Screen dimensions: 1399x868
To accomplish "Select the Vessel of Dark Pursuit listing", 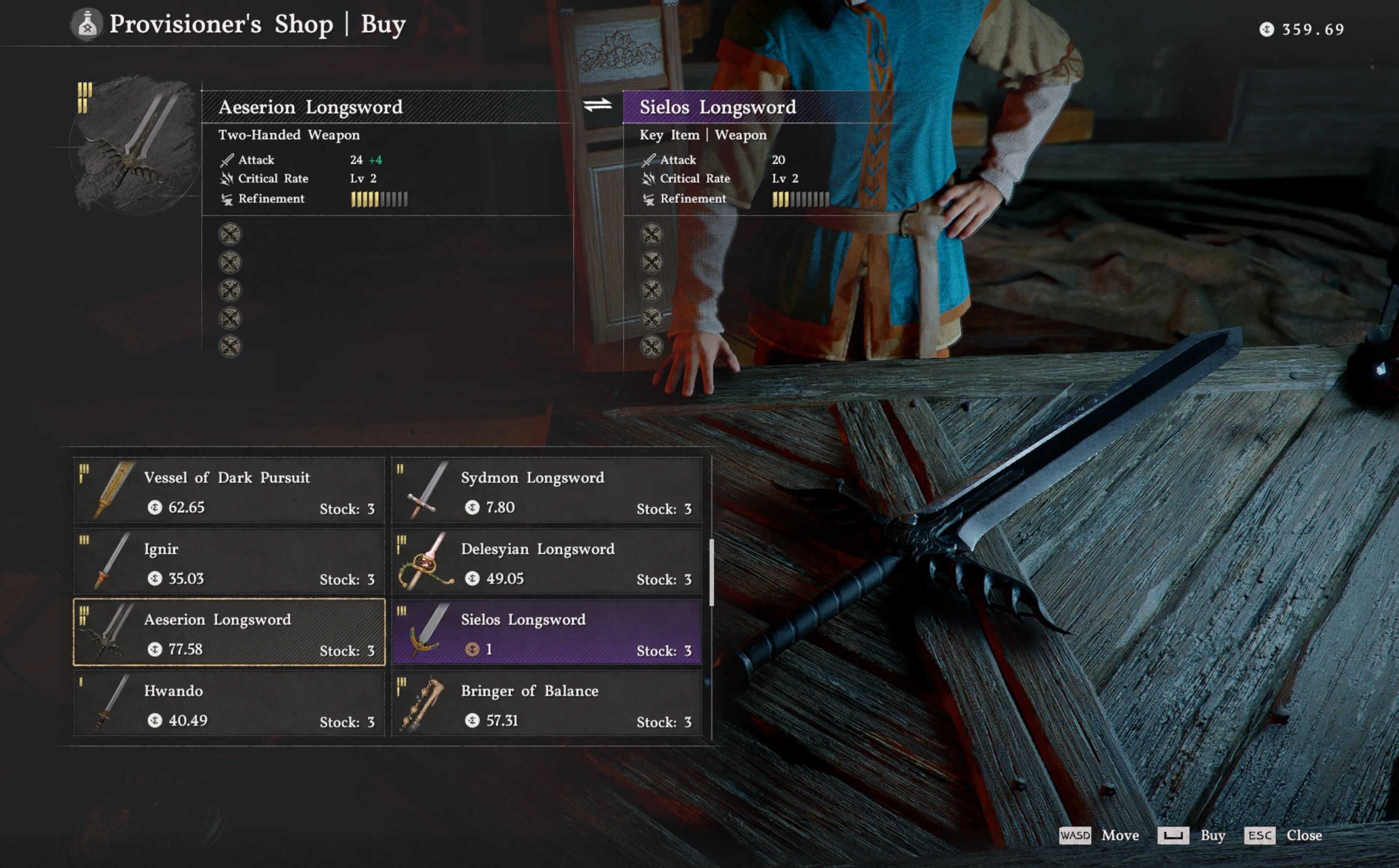I will (x=229, y=491).
